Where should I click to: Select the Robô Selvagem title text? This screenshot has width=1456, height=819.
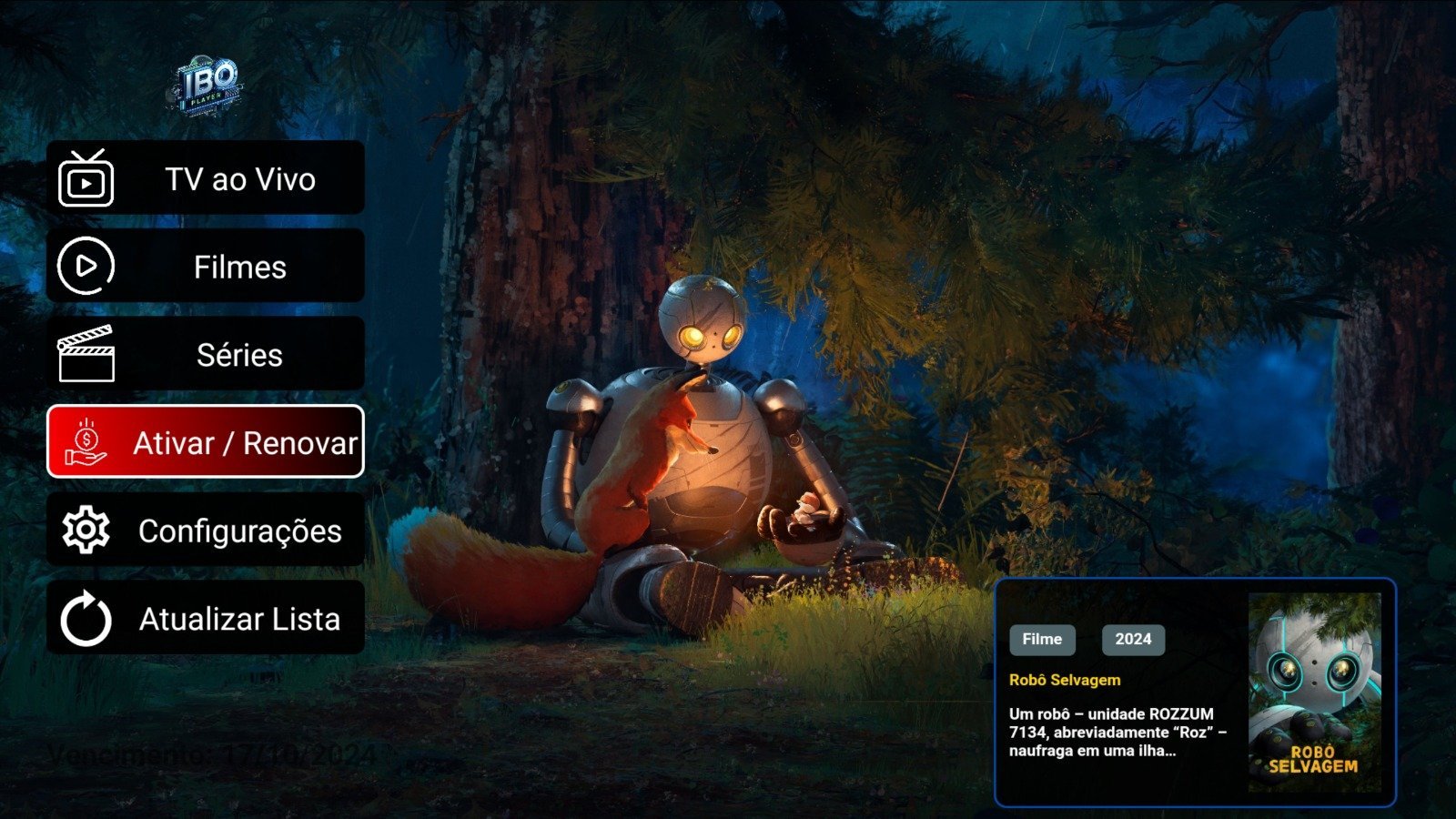coord(1065,680)
